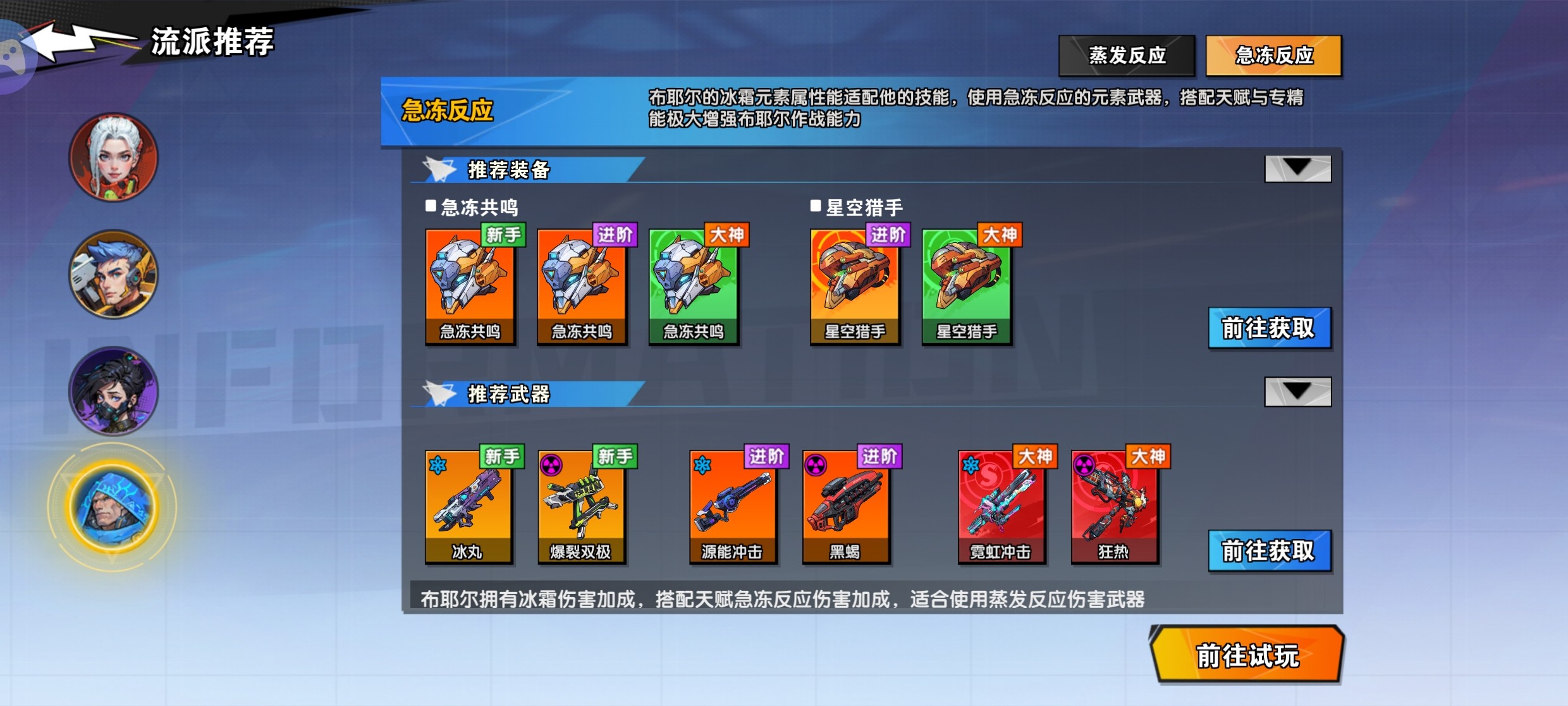Inspect the 狂热 weapon
The image size is (1568, 706).
click(1114, 507)
